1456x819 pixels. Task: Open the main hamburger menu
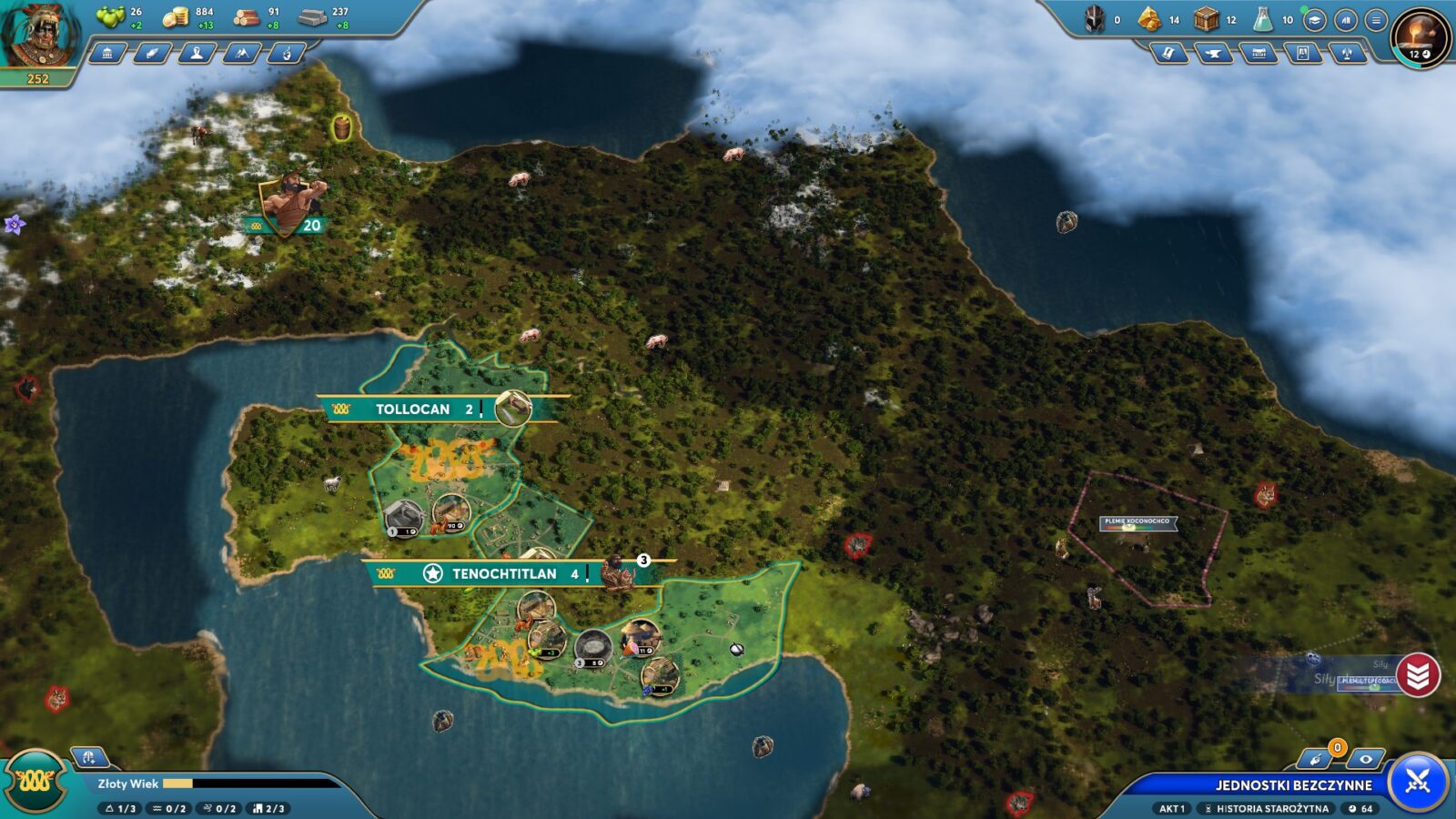pos(1376,20)
